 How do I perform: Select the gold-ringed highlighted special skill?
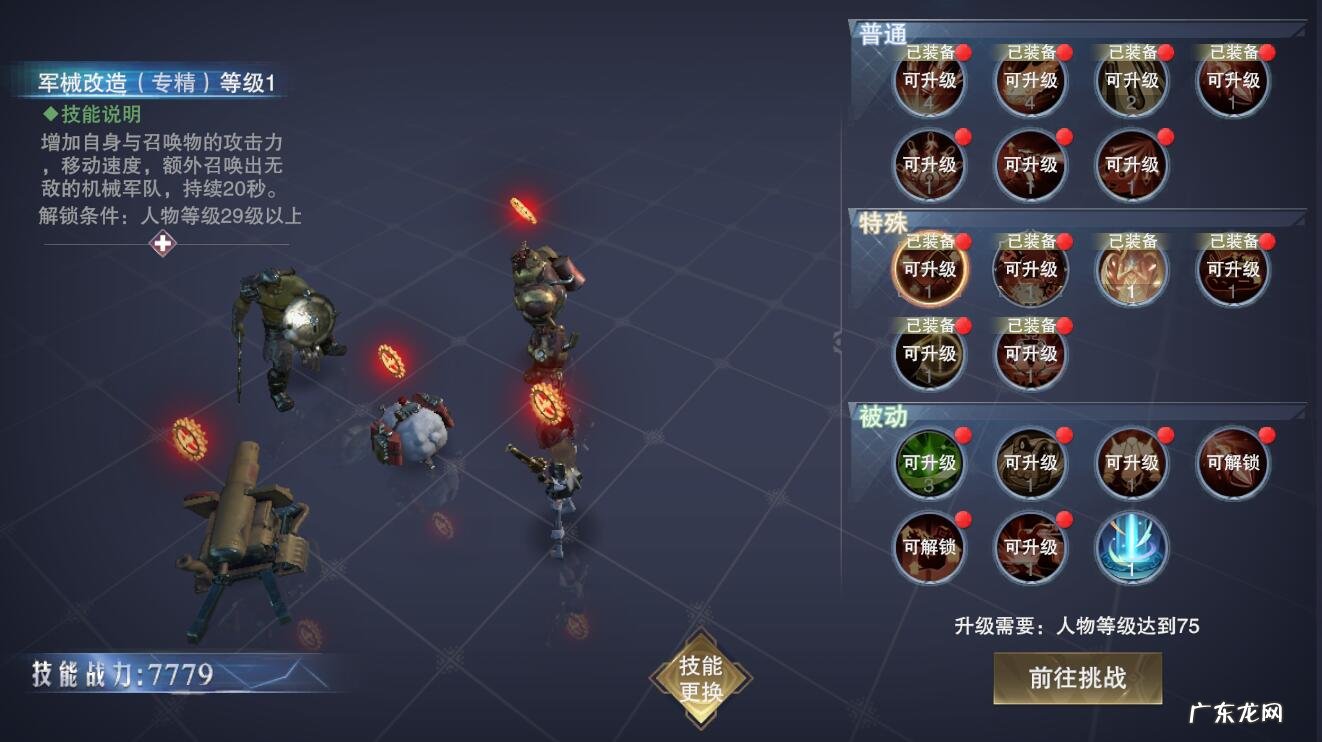(x=929, y=270)
